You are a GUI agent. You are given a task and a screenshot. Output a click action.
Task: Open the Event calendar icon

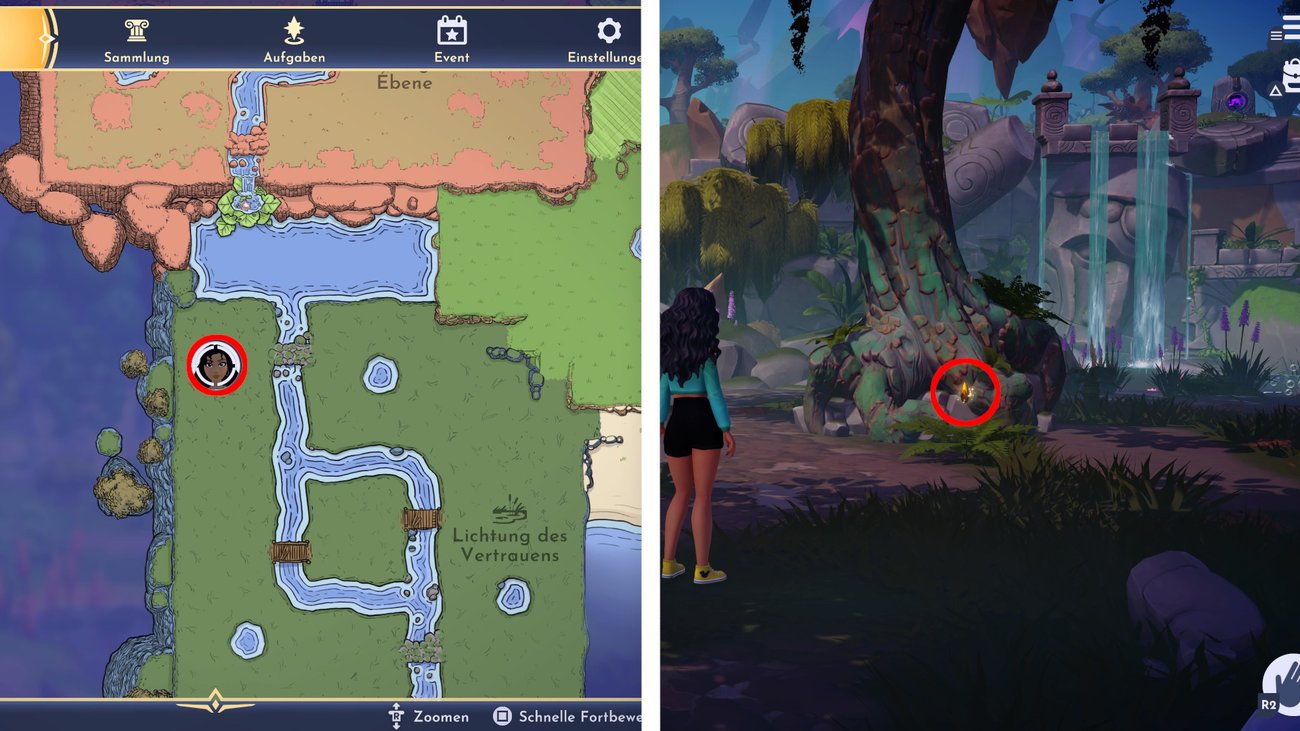(452, 31)
